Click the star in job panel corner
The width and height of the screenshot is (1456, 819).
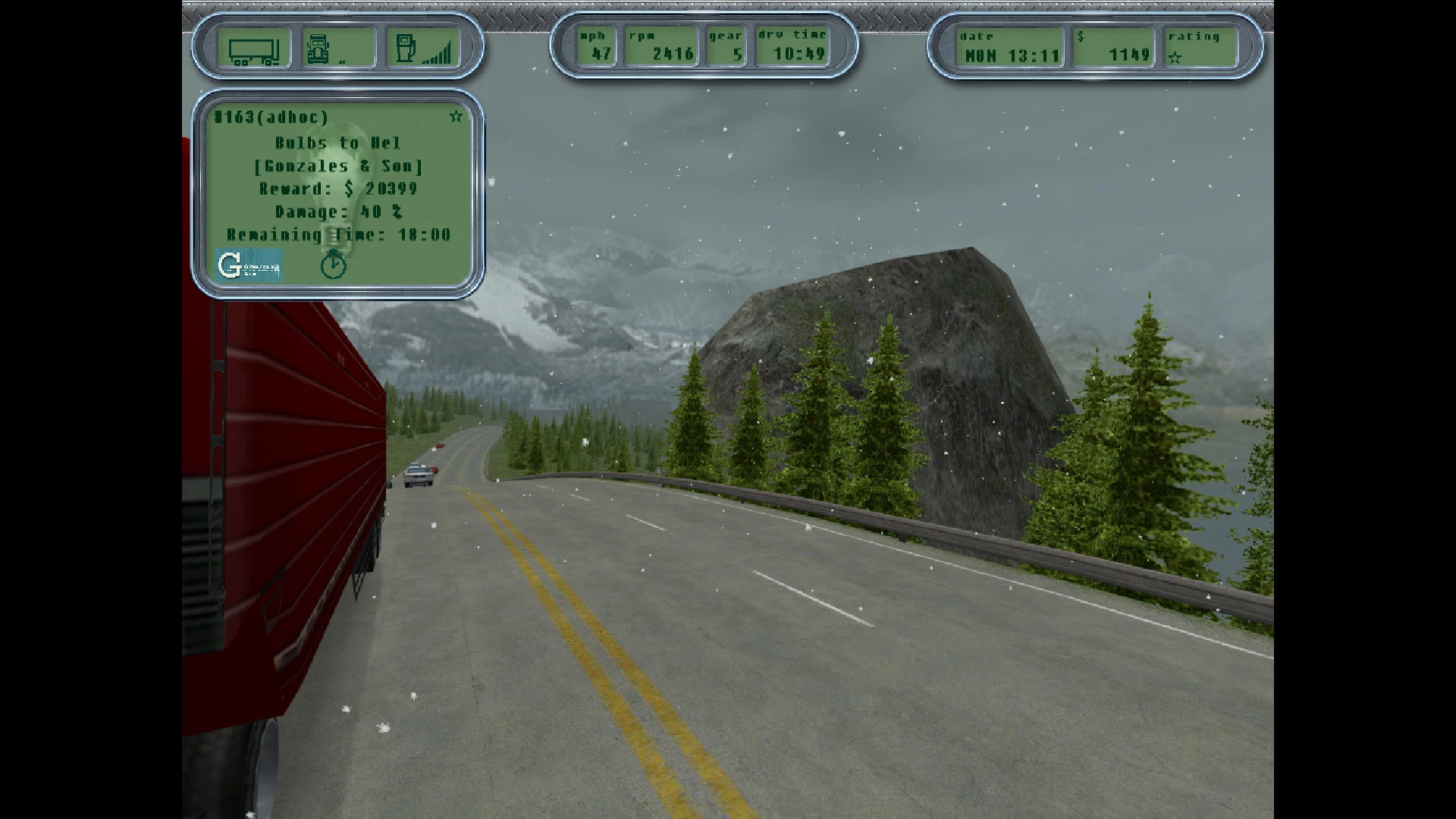pos(456,117)
